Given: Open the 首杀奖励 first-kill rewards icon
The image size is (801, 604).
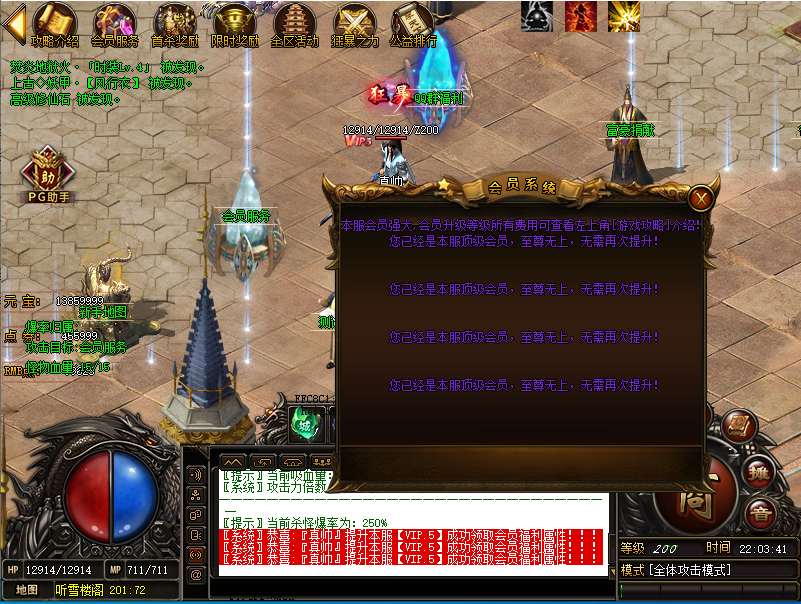Looking at the screenshot, I should pyautogui.click(x=174, y=25).
